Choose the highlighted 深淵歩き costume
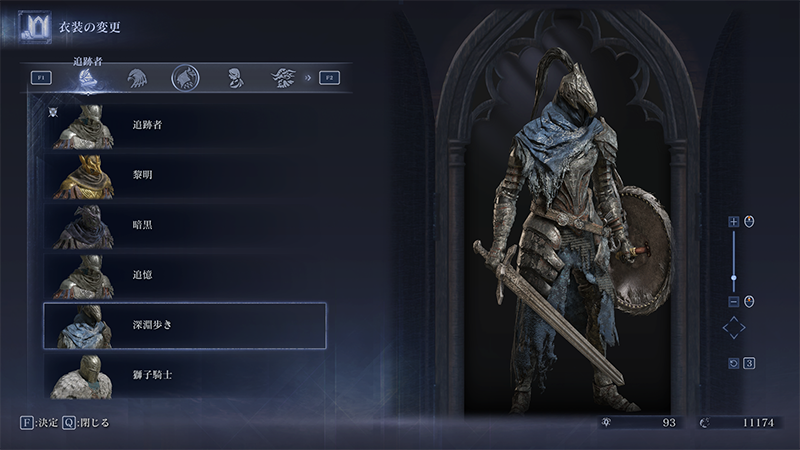Image resolution: width=800 pixels, height=450 pixels. [185, 325]
